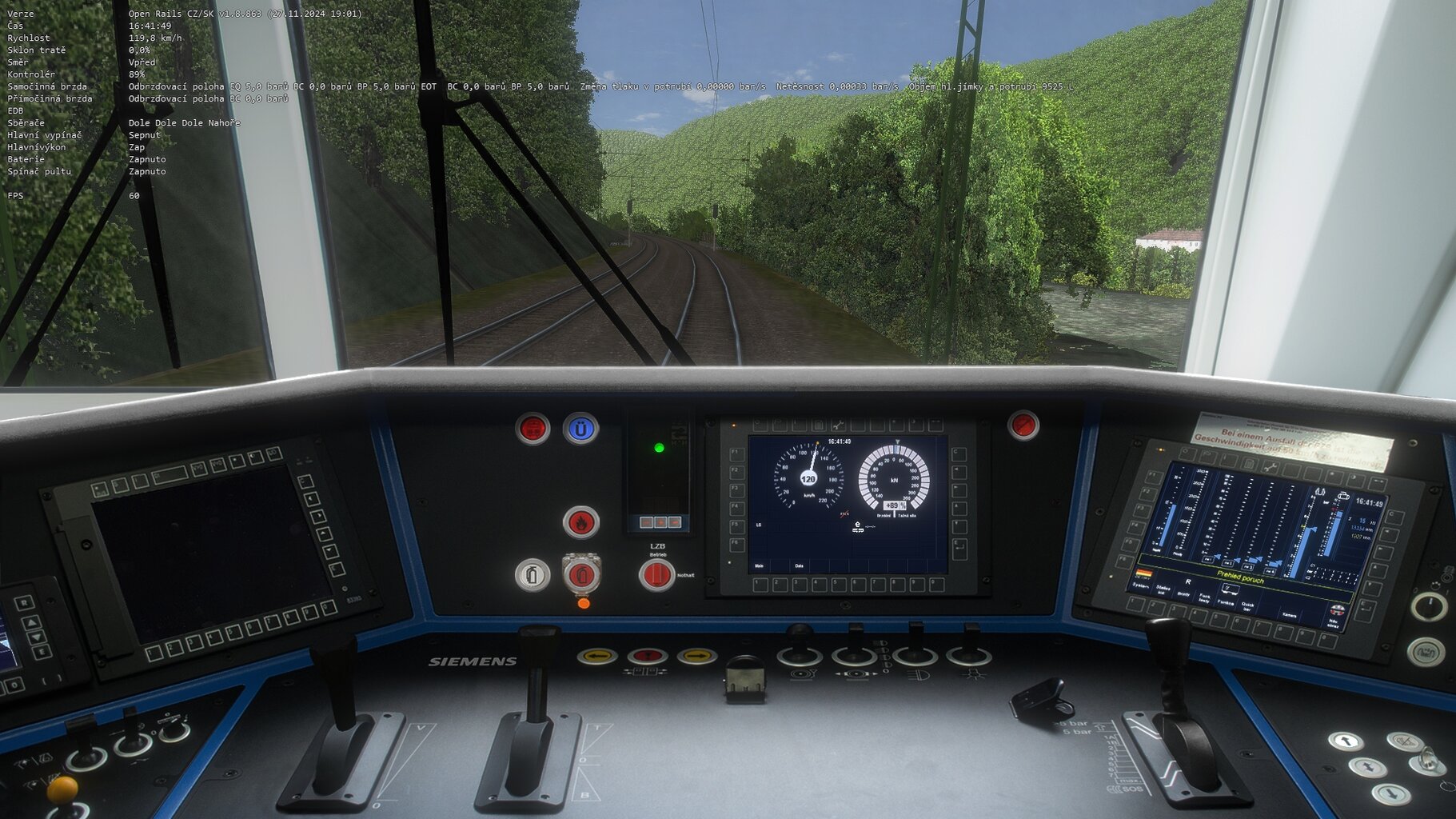
Task: Click the plus key on the LZB setting module
Action: coord(660,522)
